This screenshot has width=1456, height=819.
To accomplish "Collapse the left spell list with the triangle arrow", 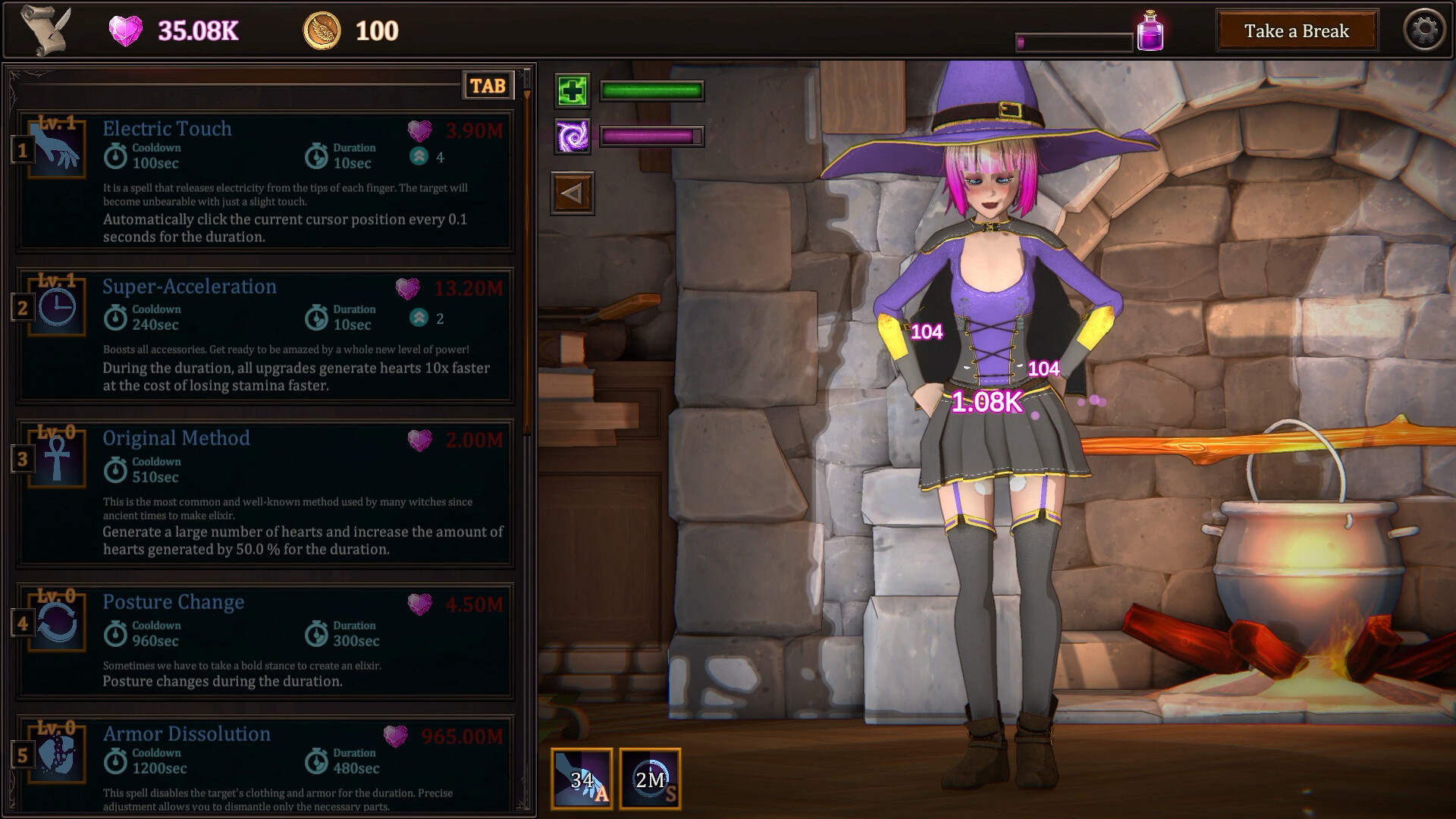I will coord(573,192).
